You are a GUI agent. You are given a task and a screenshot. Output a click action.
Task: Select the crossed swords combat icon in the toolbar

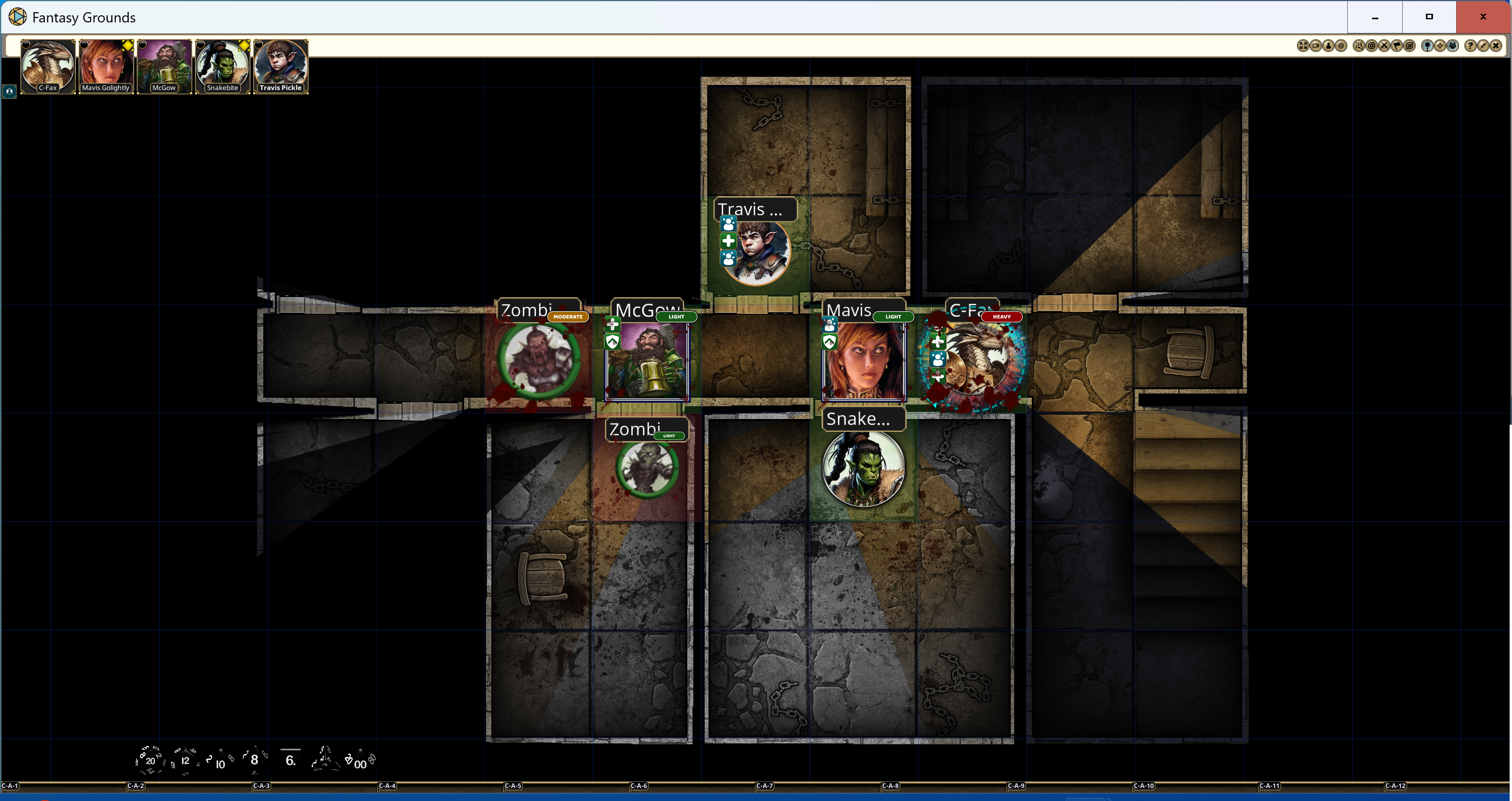[1384, 45]
